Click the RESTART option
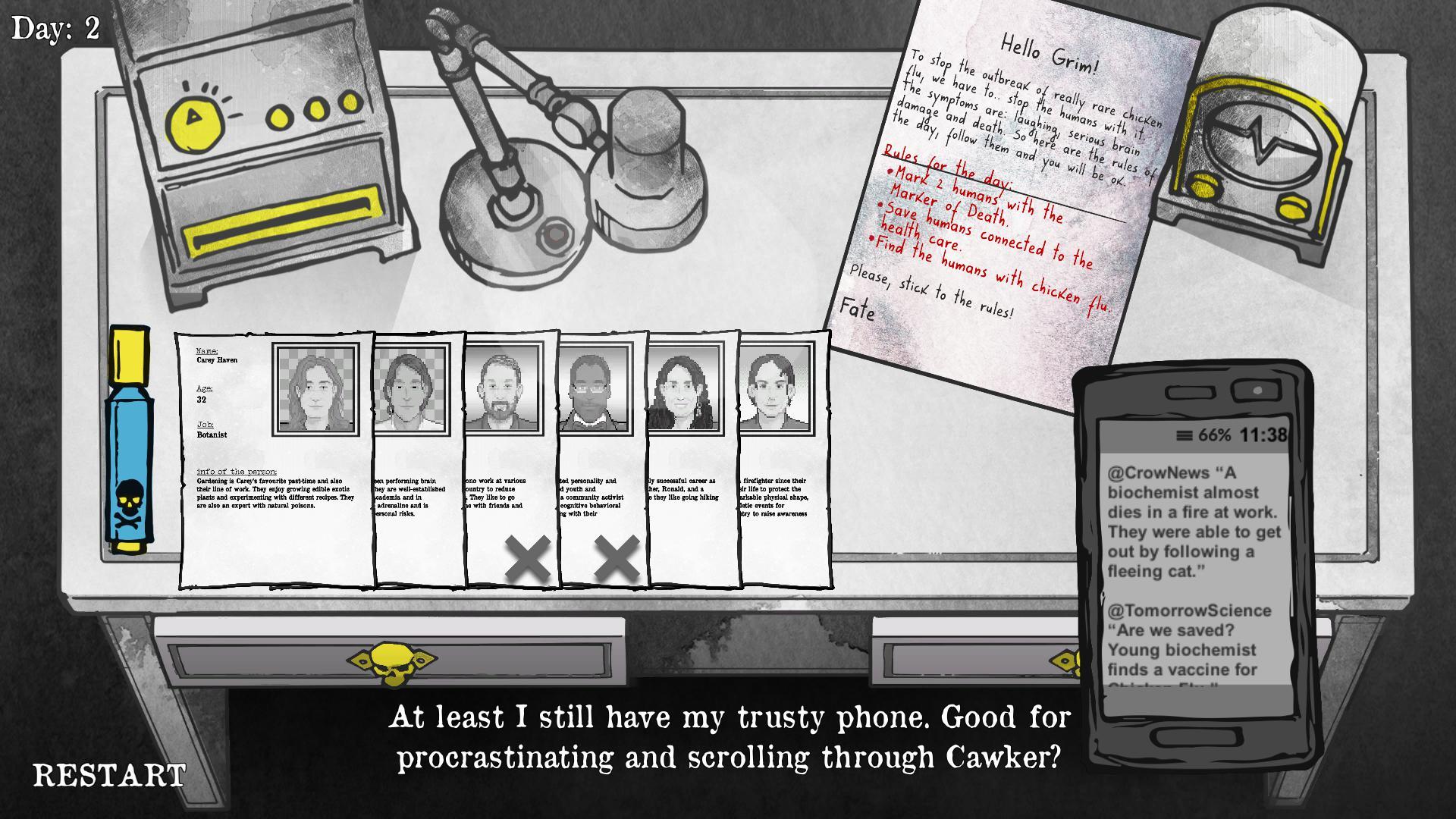Screen dimensions: 1456x819 (108, 774)
